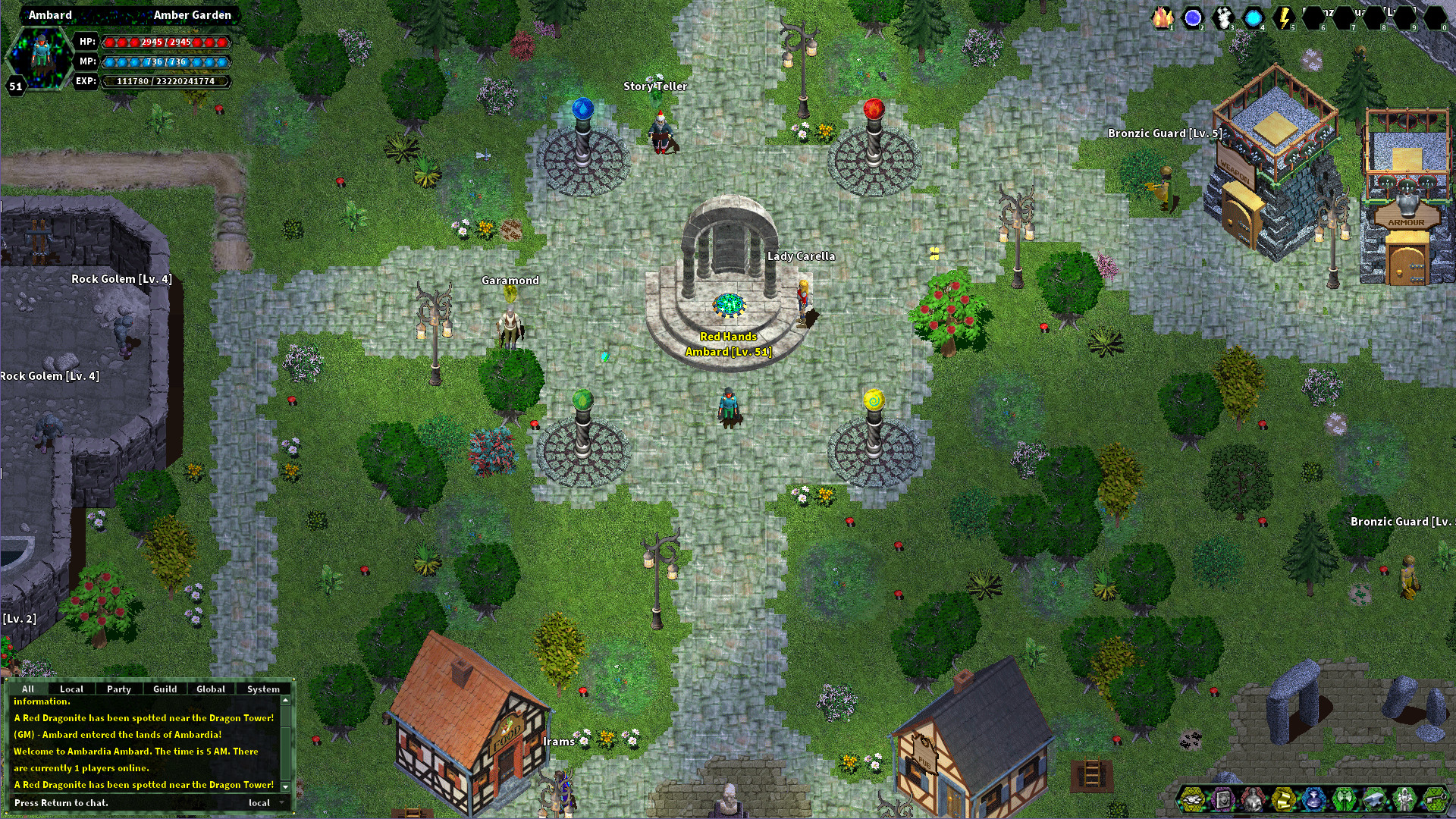This screenshot has width=1456, height=819.
Task: Select the lightning spell in hotbar slot 5
Action: [x=1192, y=17]
